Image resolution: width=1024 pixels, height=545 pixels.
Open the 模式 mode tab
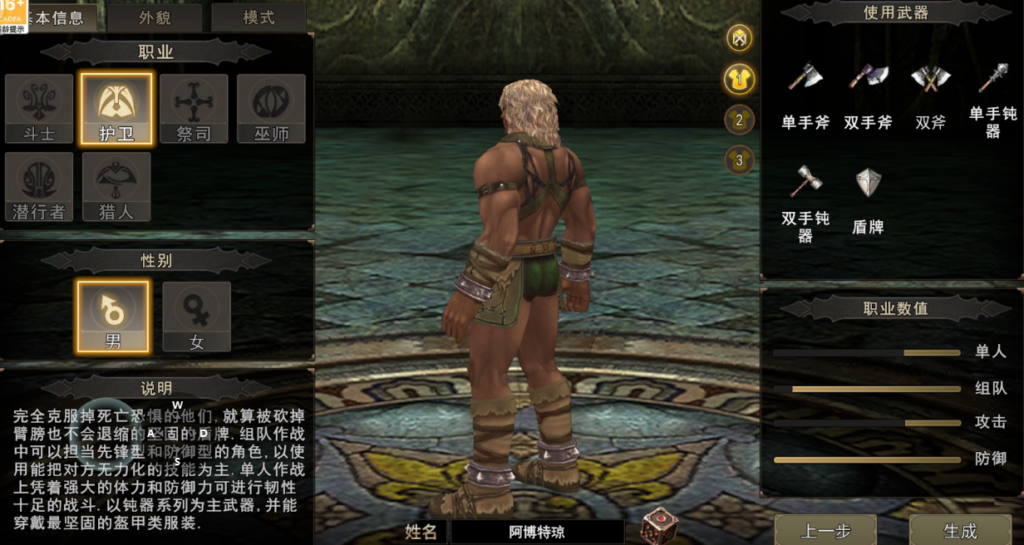coord(258,17)
